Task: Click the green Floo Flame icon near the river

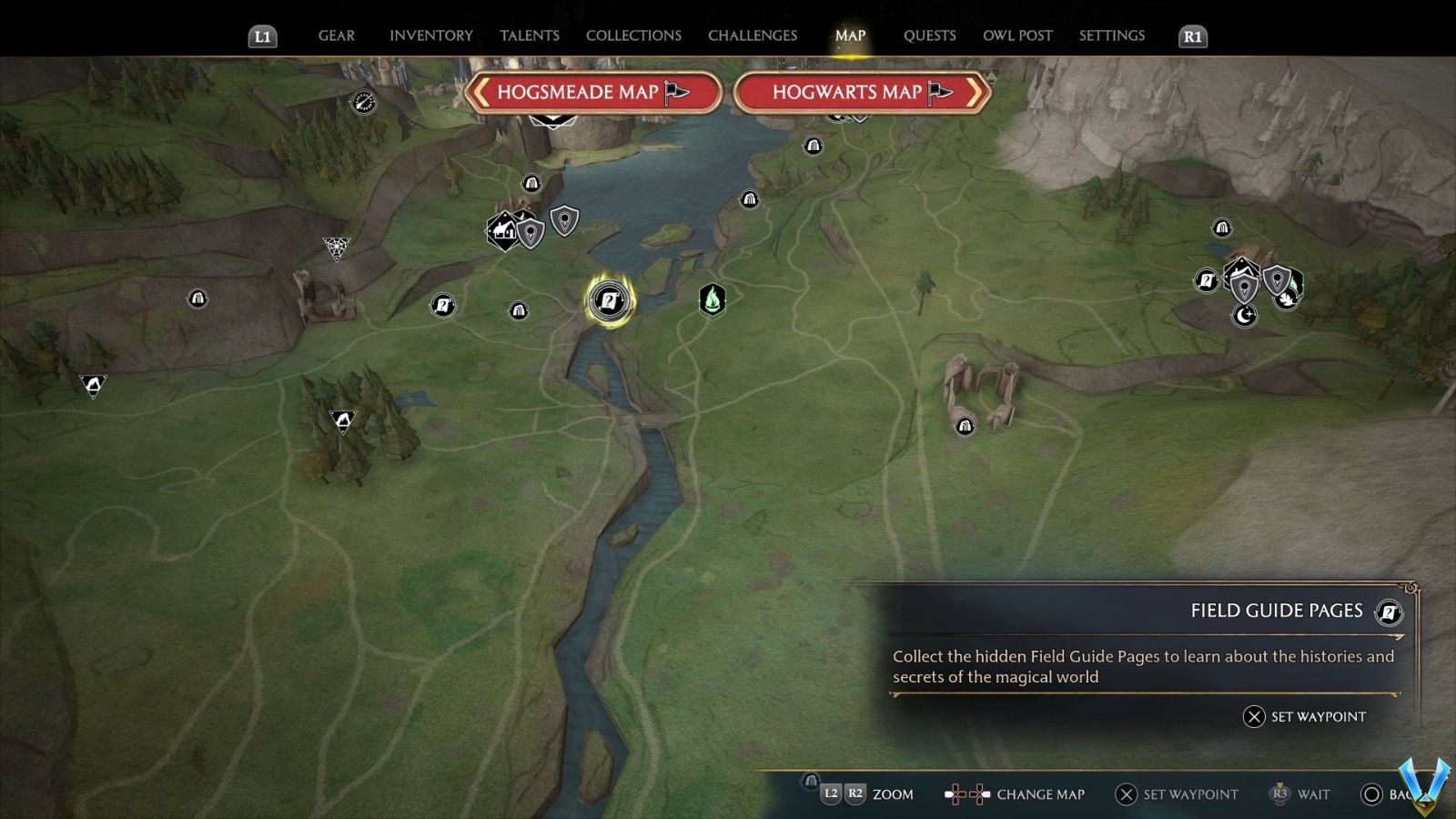Action: [713, 300]
